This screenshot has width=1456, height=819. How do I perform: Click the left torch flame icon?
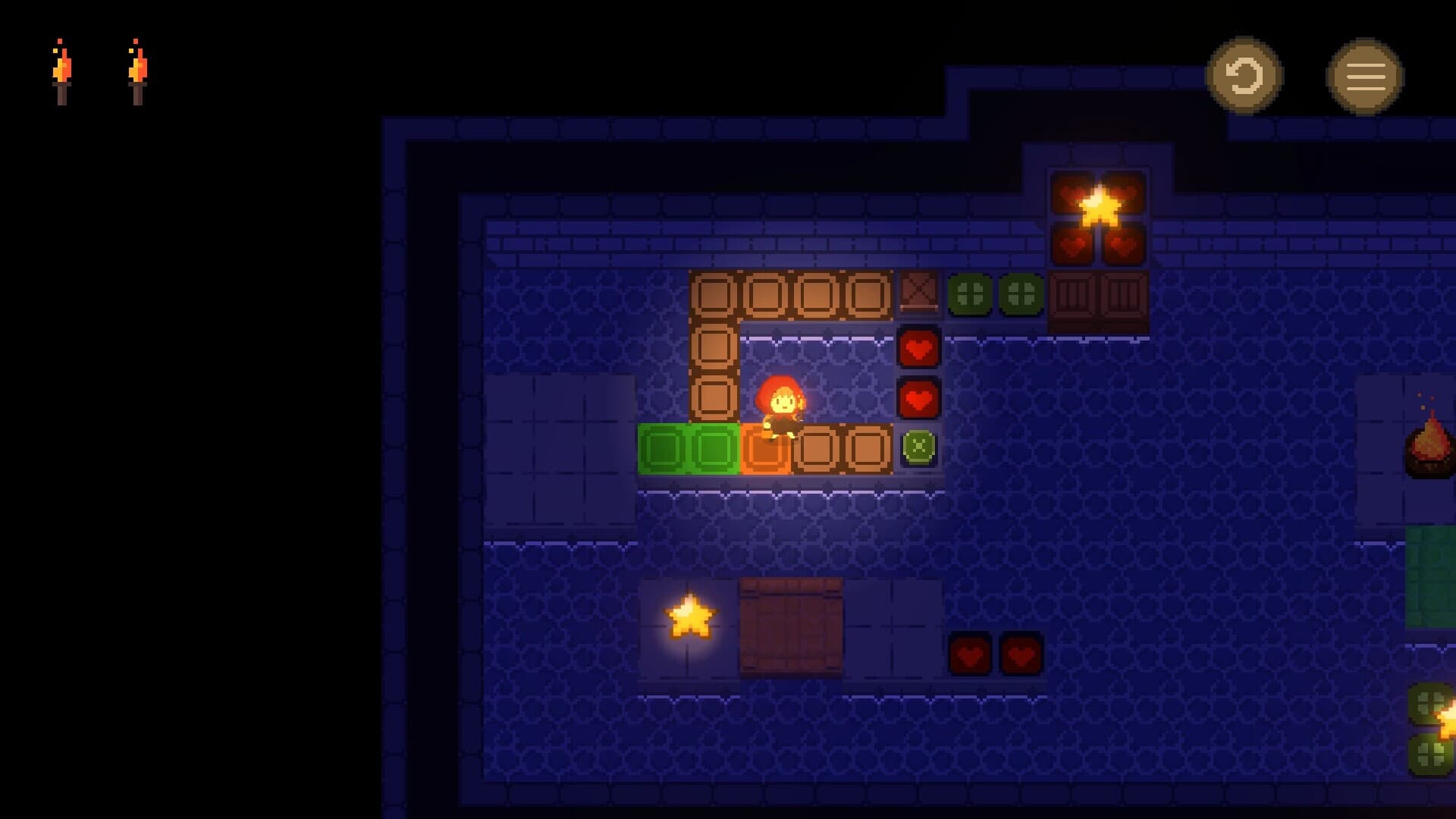point(64,68)
